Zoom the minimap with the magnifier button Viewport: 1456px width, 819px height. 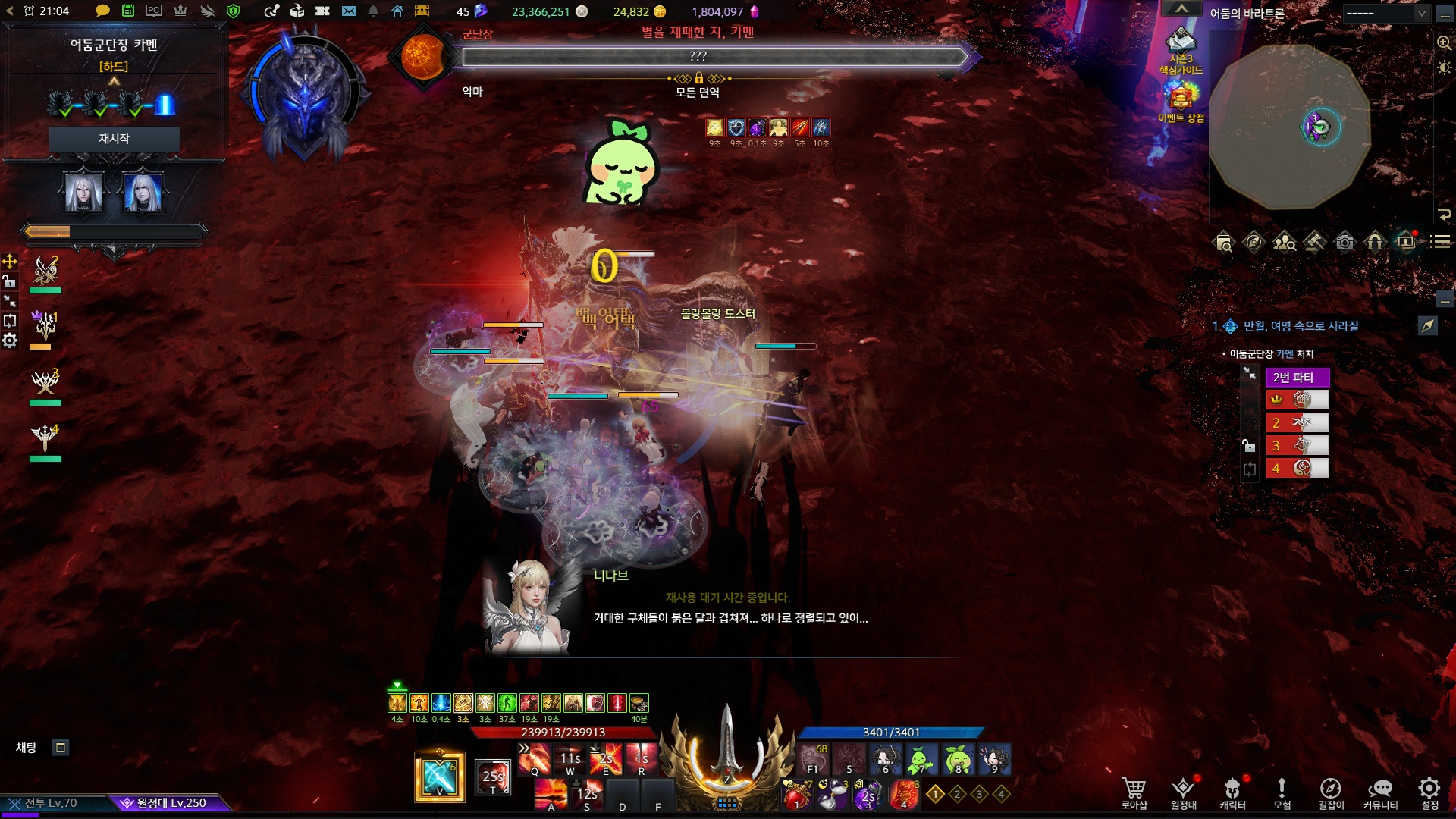coord(1444,43)
